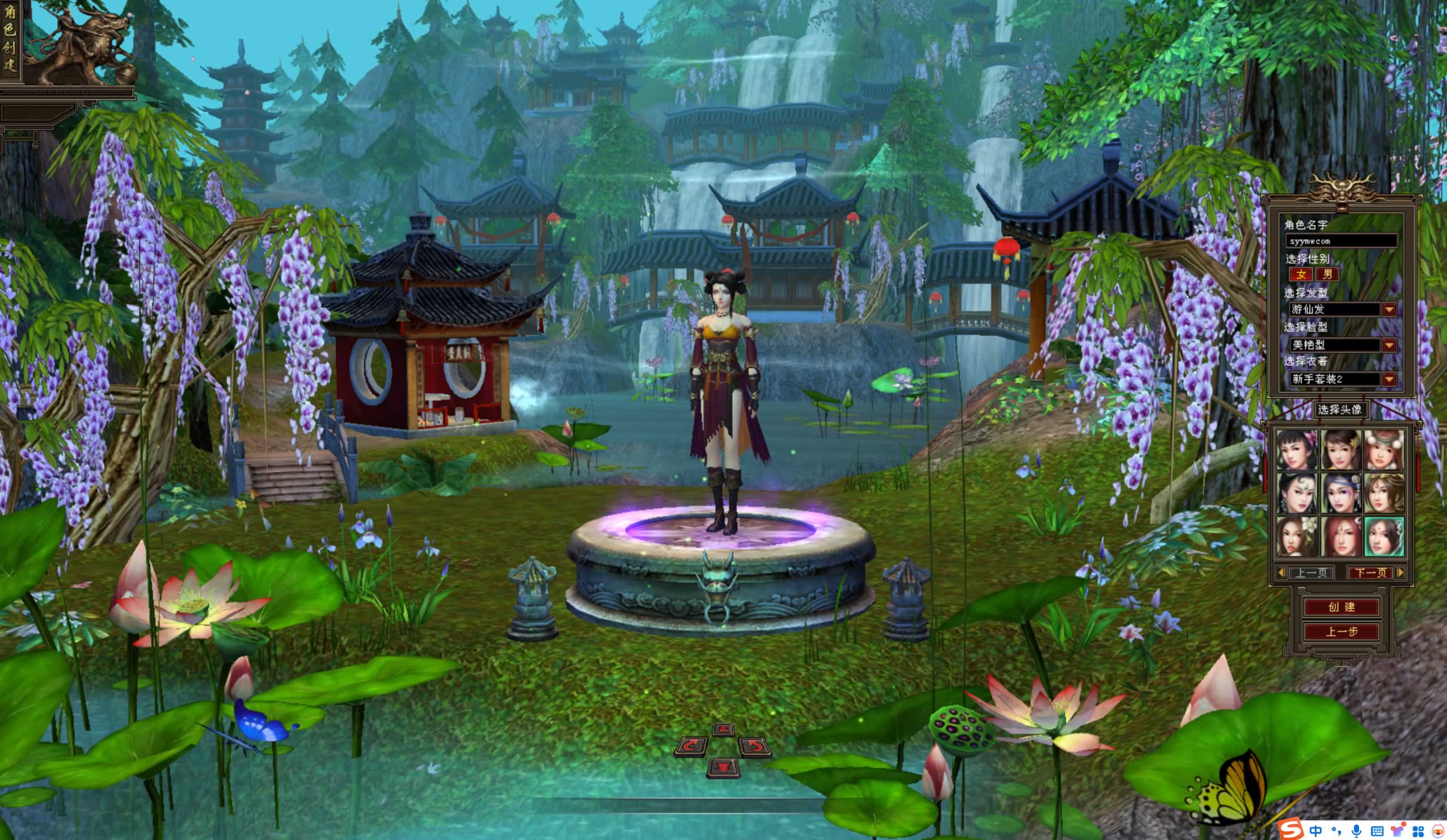
Task: Open the hairstyle dropdown showing 游仙发
Action: (1389, 310)
